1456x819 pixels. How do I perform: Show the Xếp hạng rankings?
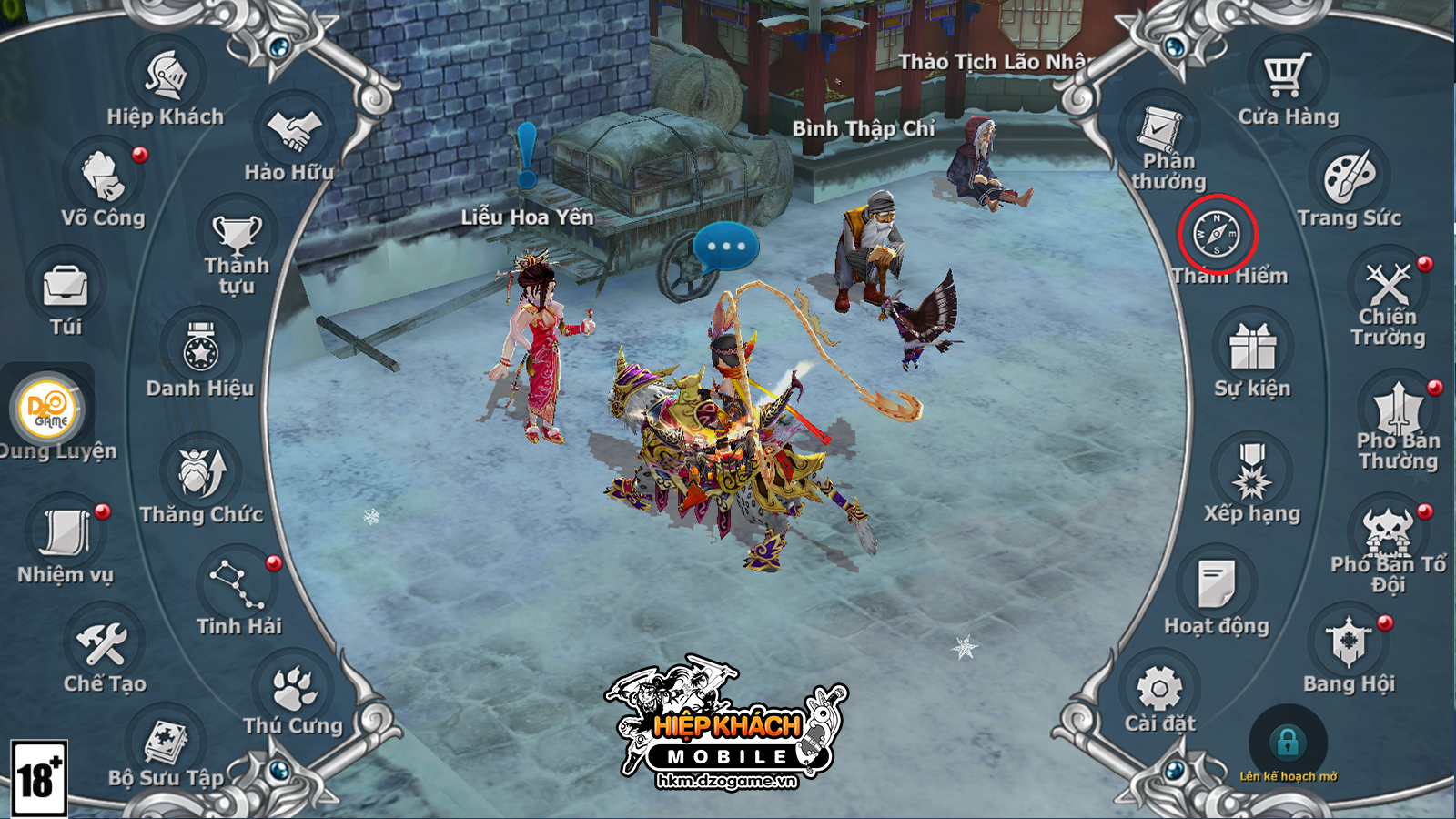point(1252,472)
